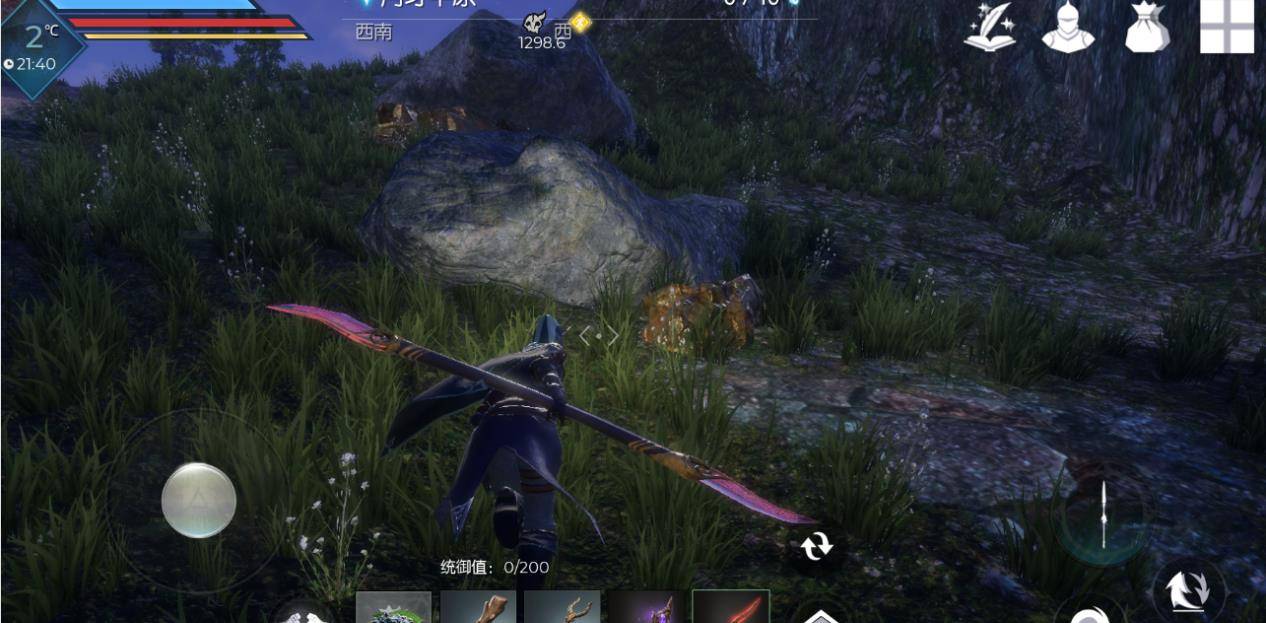Open the four-square grid menu
This screenshot has height=623, width=1266.
pyautogui.click(x=1227, y=26)
